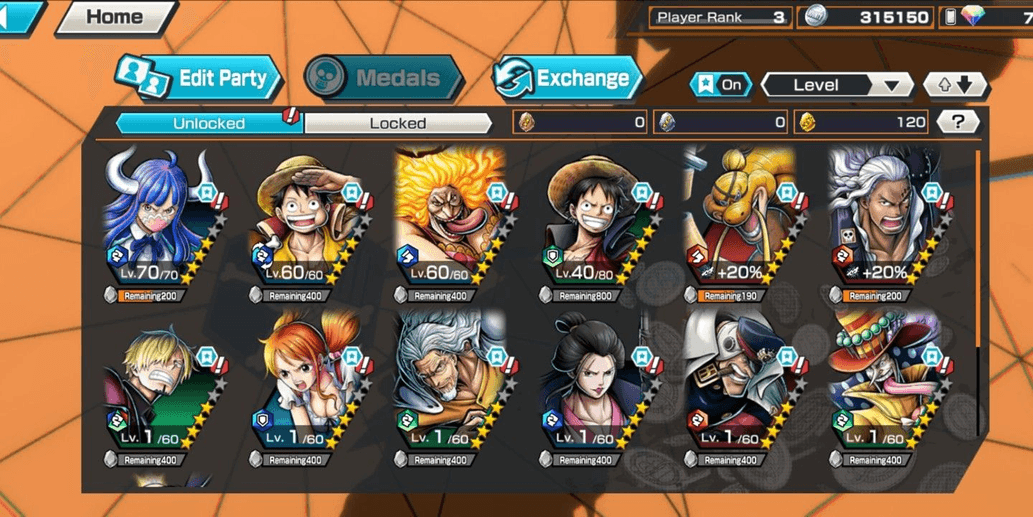Return to the Home screen
Viewport: 1033px width, 517px height.
114,17
